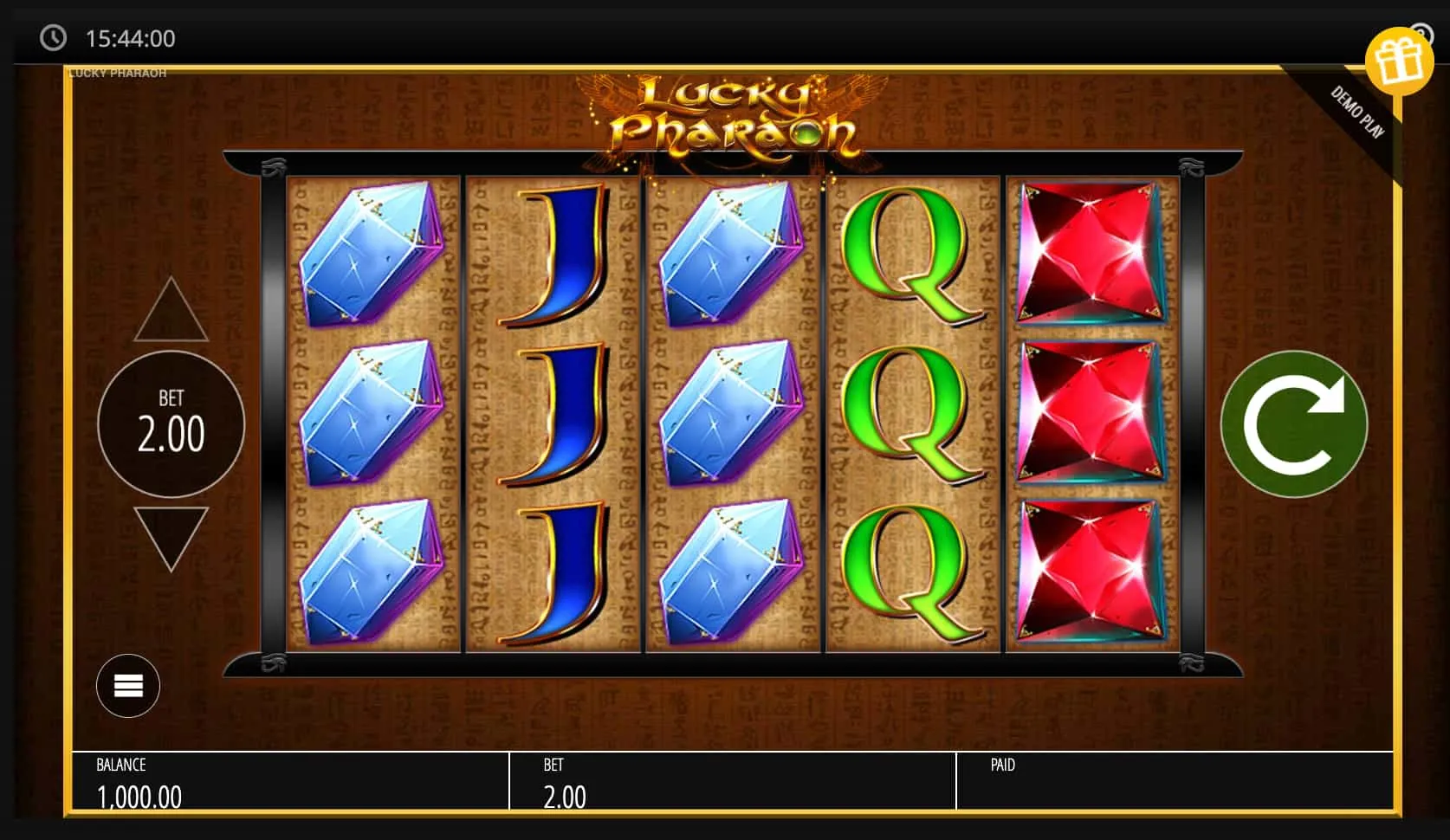
Task: Tap the clock icon beside the time
Action: [x=55, y=38]
